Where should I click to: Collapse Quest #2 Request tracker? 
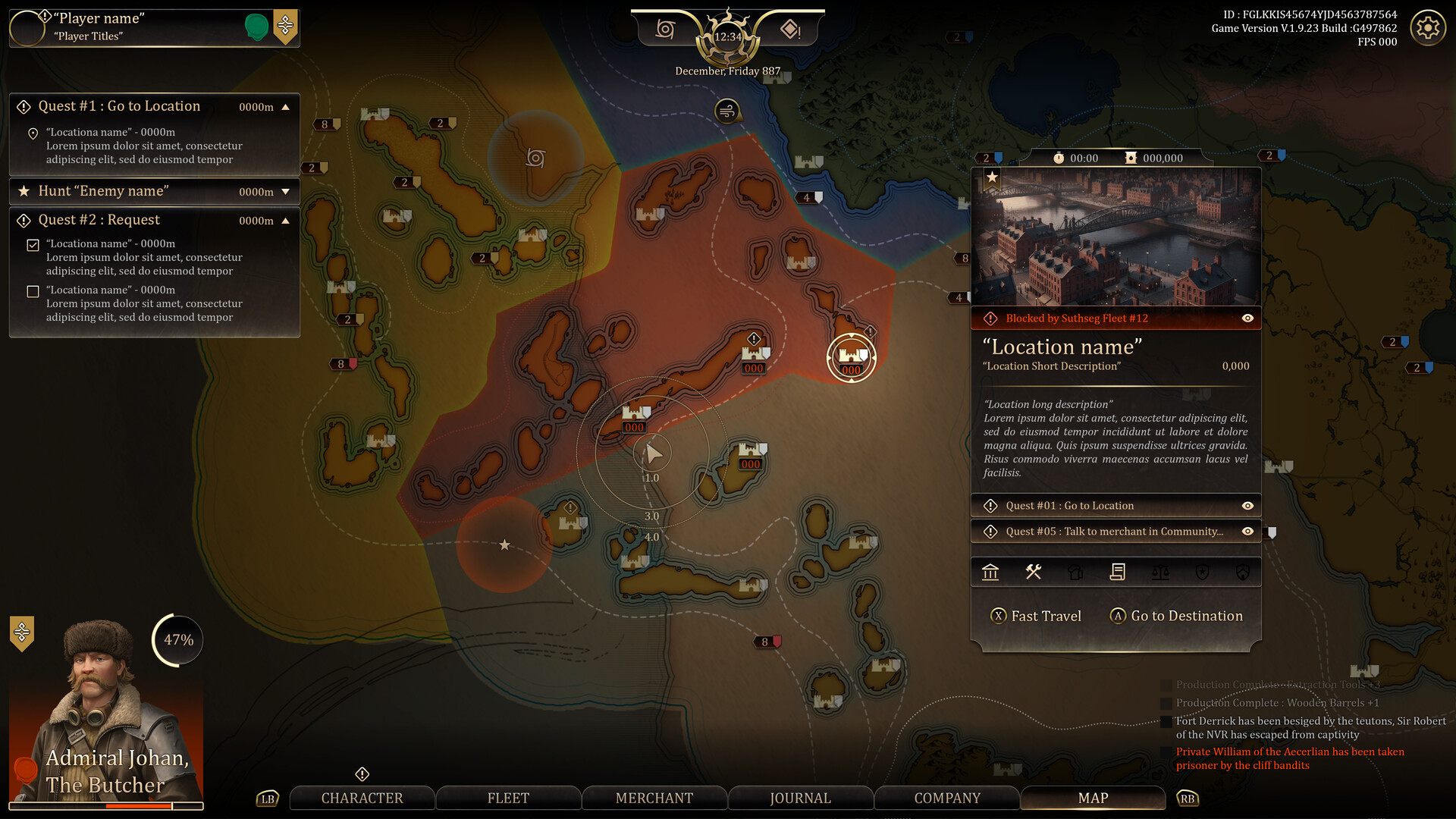[x=286, y=221]
